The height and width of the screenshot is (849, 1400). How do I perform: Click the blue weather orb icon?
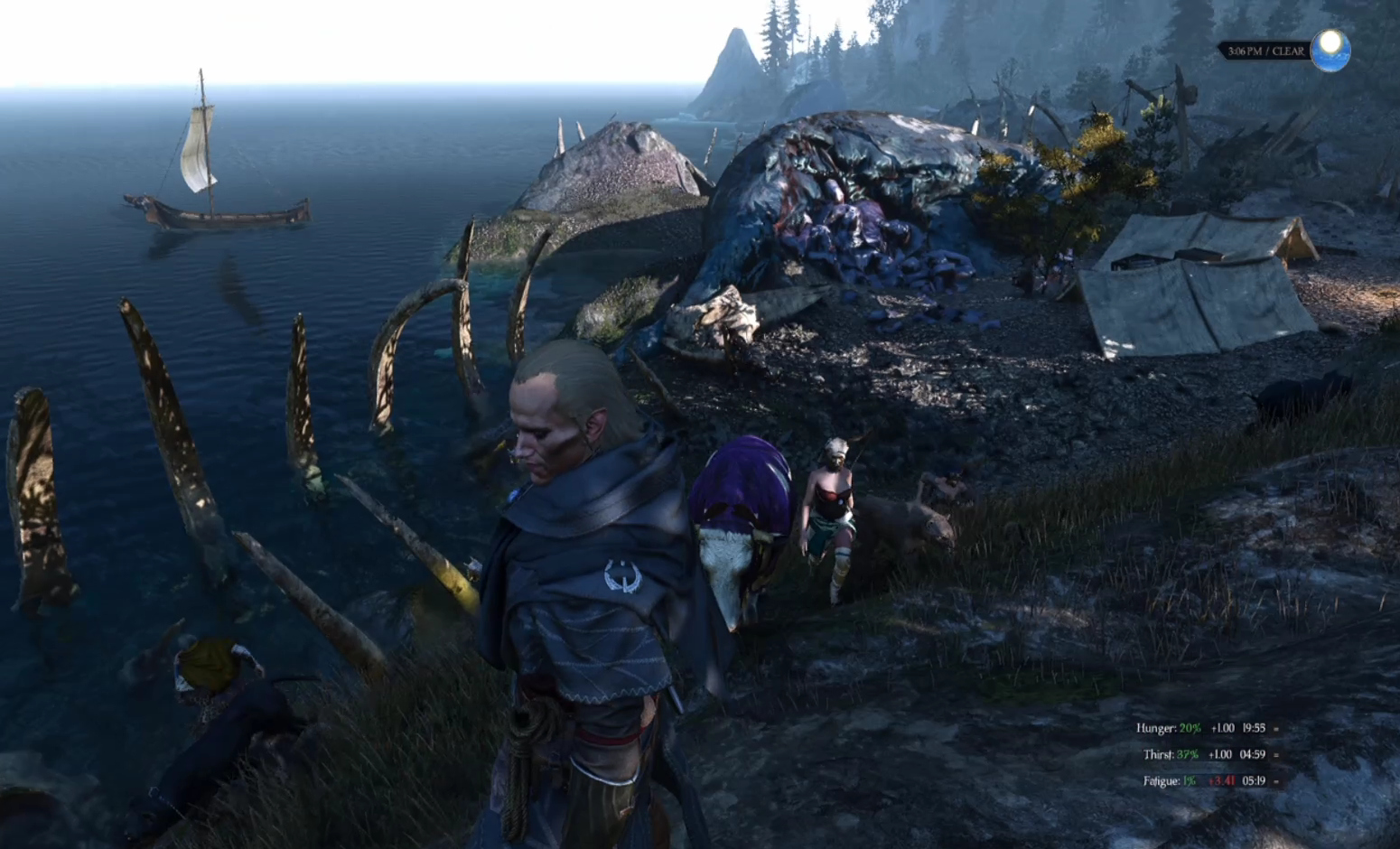click(x=1330, y=50)
